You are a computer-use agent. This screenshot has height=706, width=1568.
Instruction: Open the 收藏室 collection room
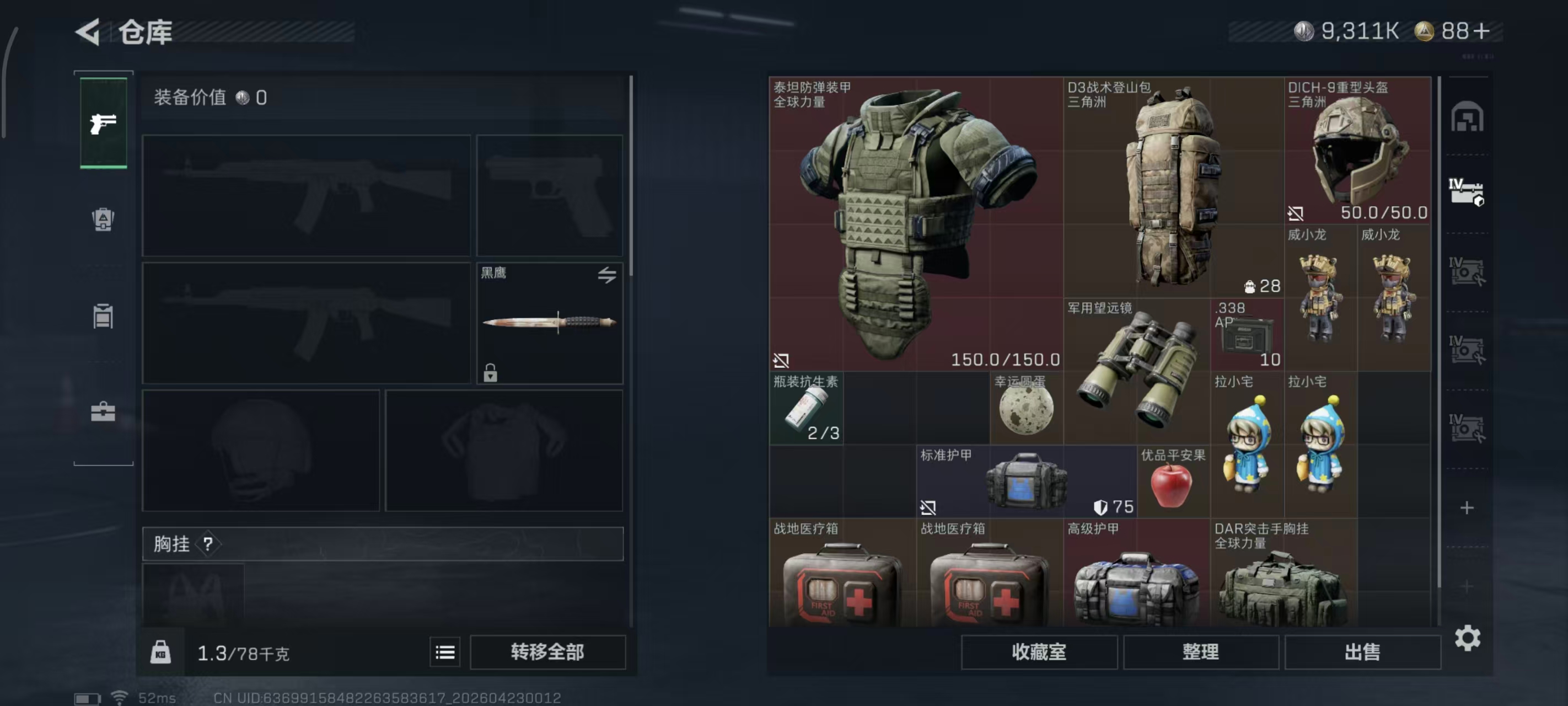click(1038, 652)
